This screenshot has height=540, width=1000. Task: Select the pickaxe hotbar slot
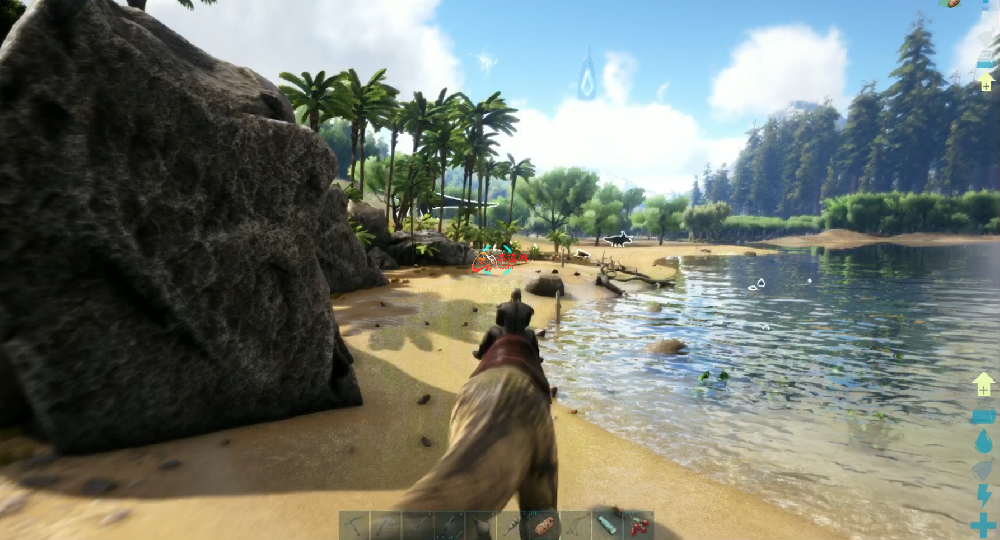coord(354,525)
